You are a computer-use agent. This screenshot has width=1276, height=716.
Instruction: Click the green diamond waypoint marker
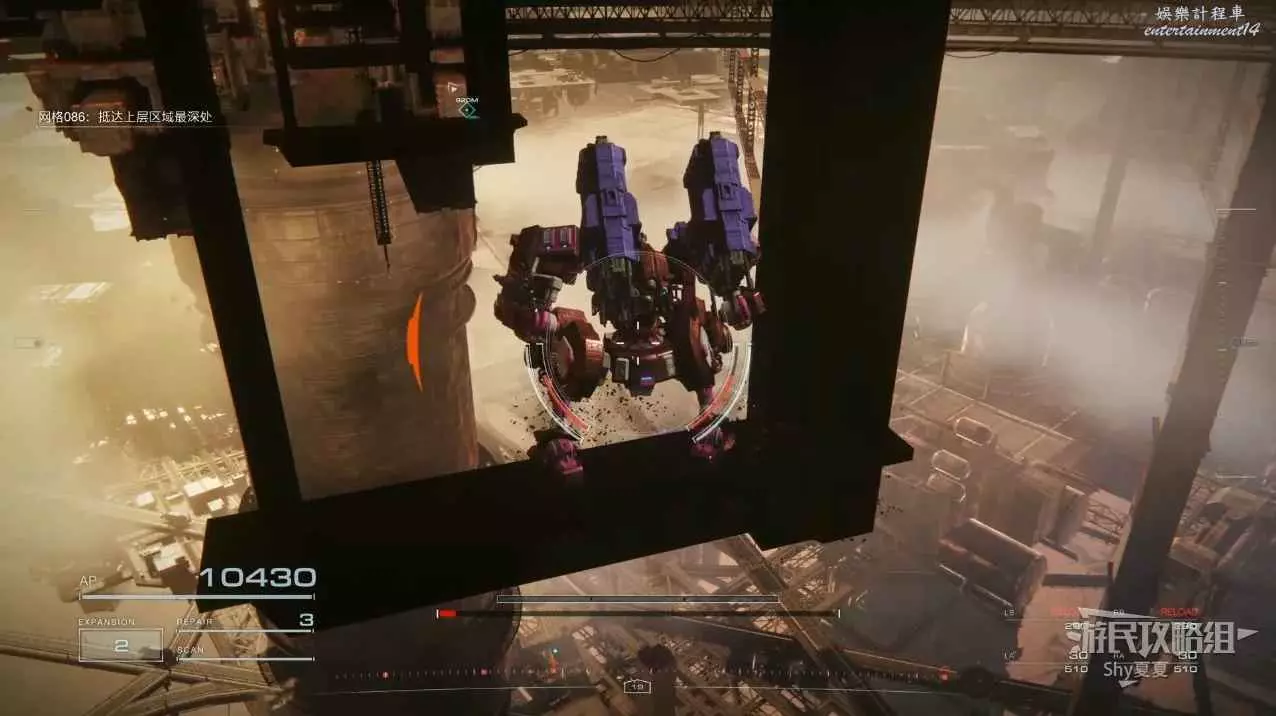[x=467, y=110]
